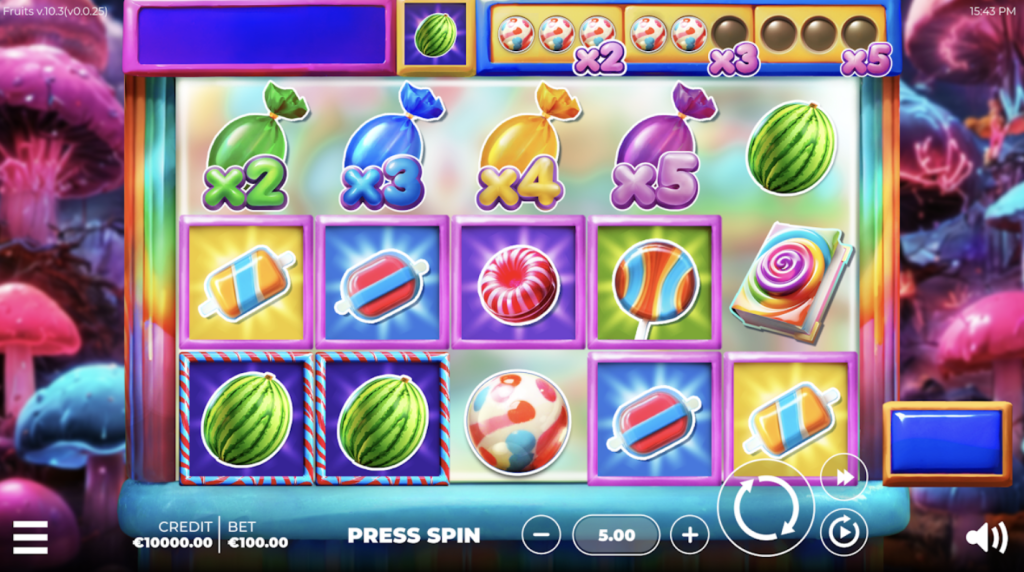This screenshot has height=572, width=1024.
Task: Increase the bet with the plus button
Action: pos(689,535)
